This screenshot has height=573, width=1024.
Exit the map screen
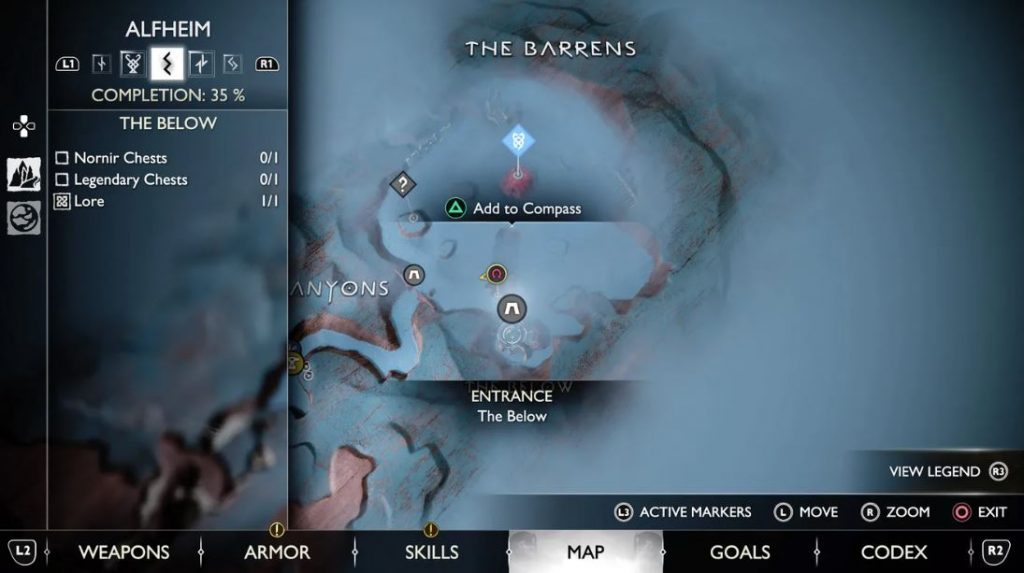pos(979,512)
